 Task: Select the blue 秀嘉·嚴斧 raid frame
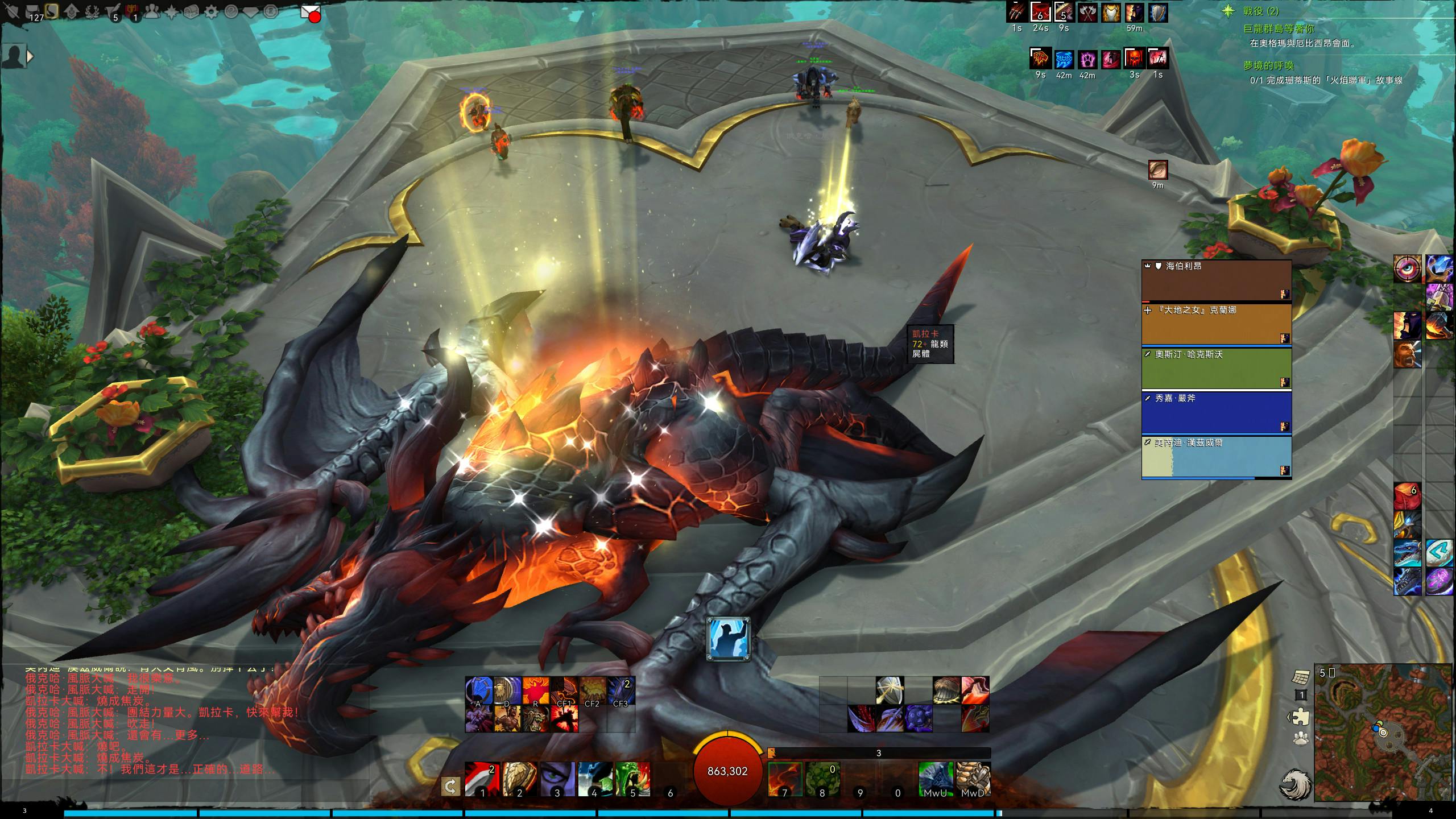[1216, 413]
